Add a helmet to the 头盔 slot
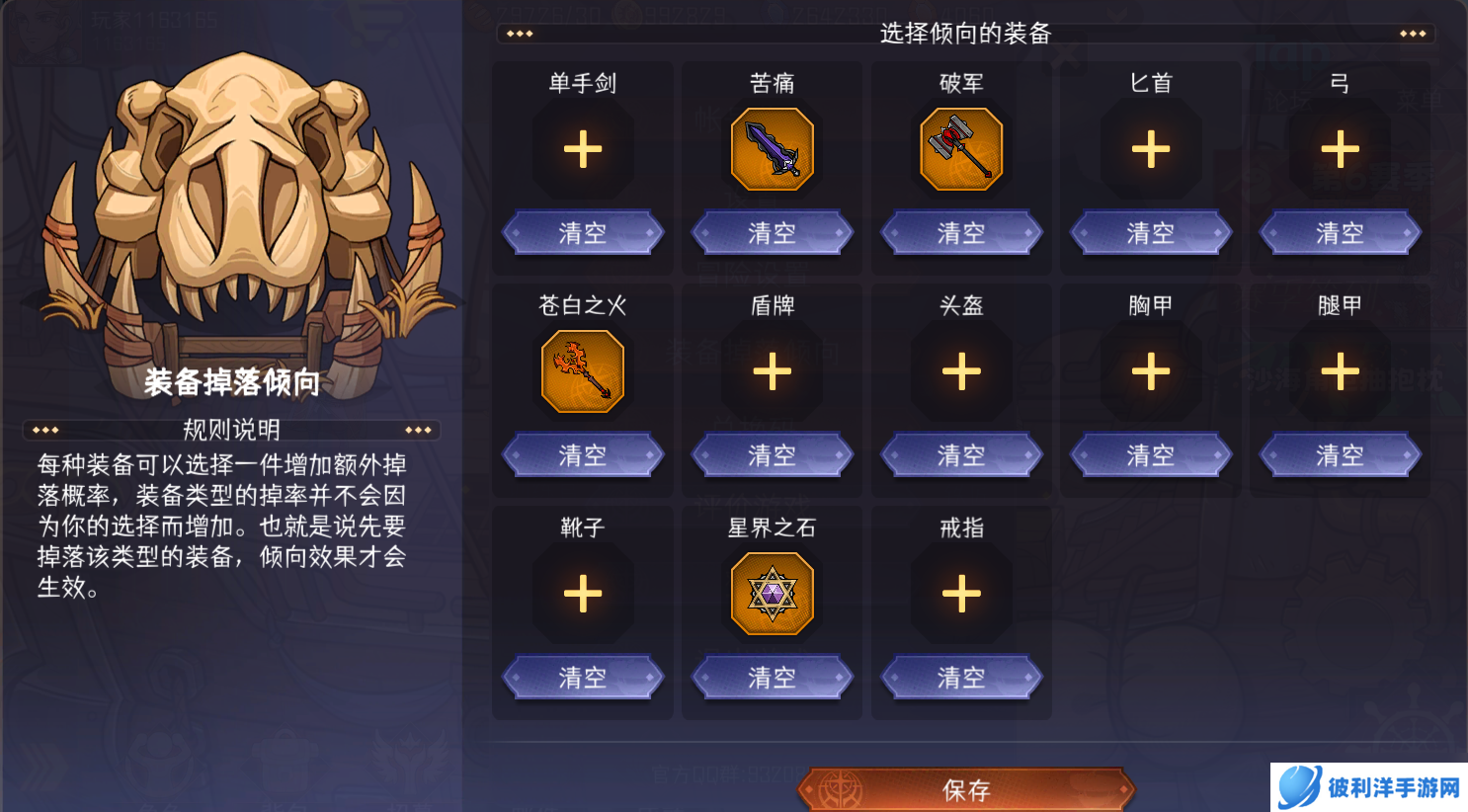This screenshot has height=812, width=1468. tap(961, 370)
